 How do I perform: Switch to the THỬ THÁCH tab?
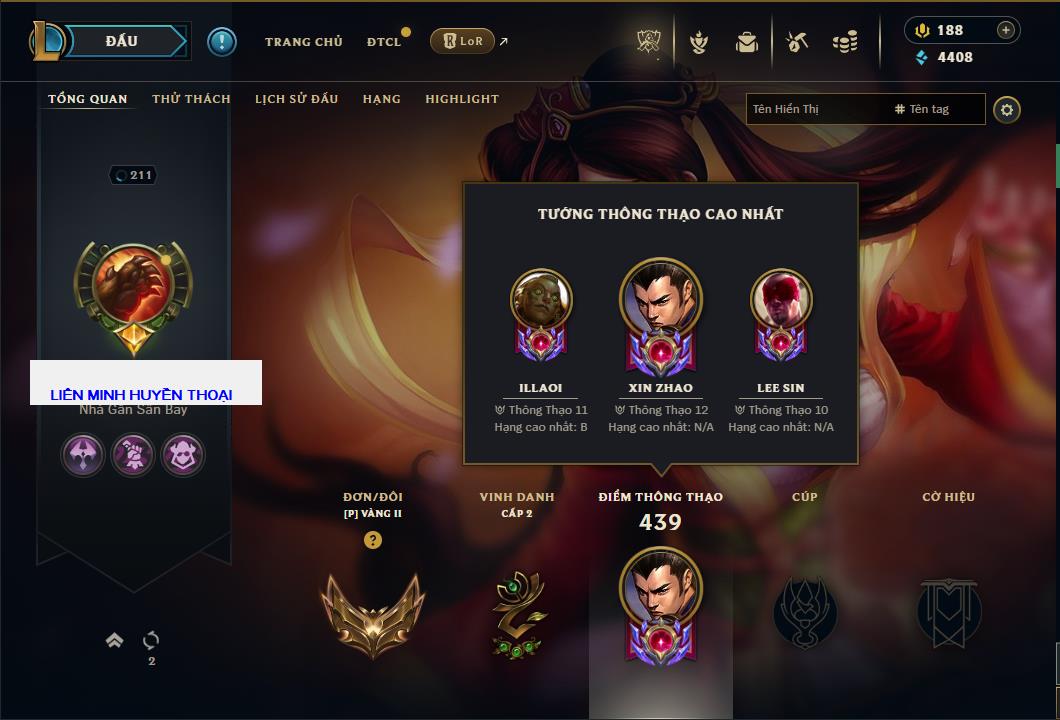[x=191, y=99]
